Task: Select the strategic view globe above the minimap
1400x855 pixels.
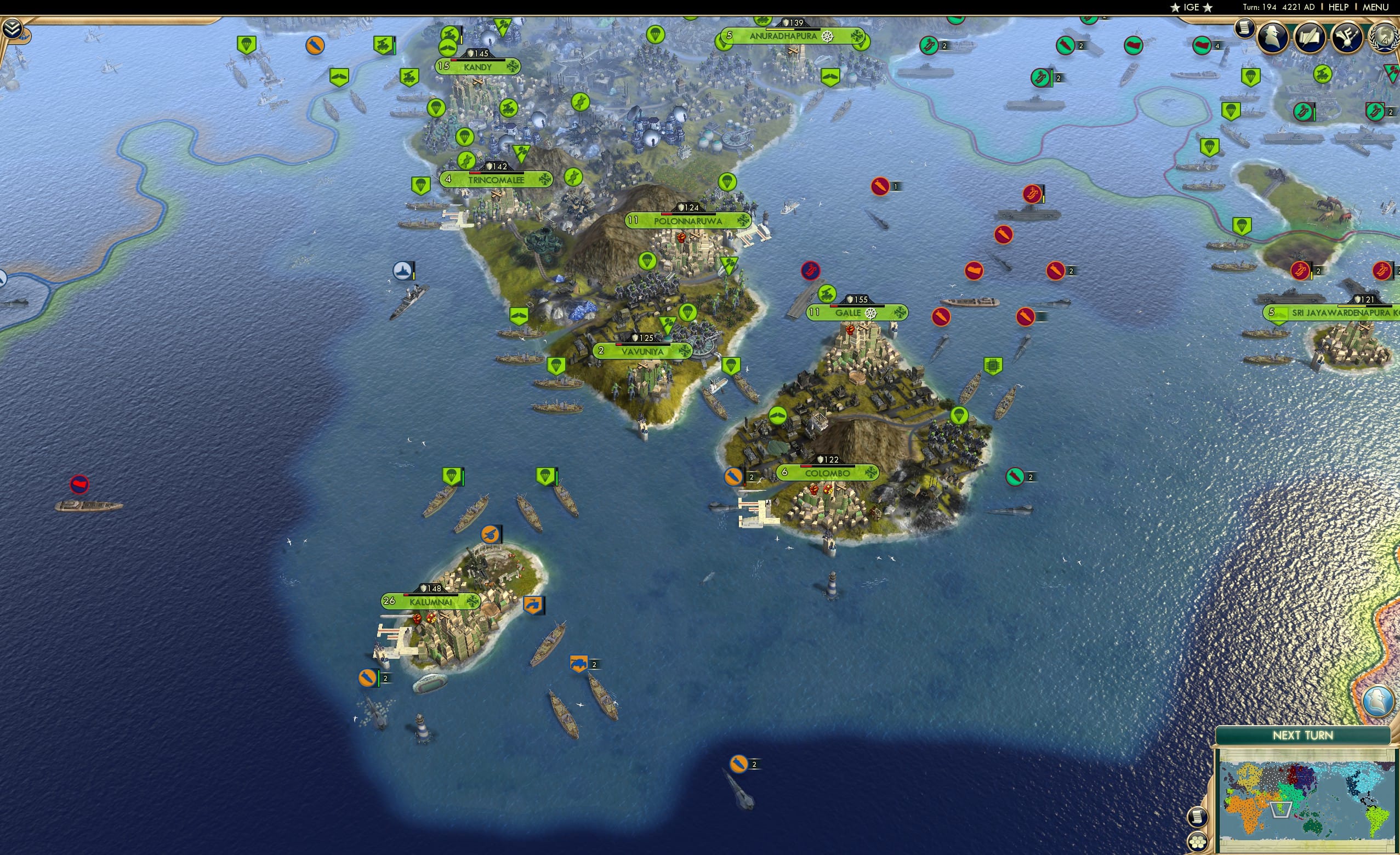Action: click(x=1378, y=700)
